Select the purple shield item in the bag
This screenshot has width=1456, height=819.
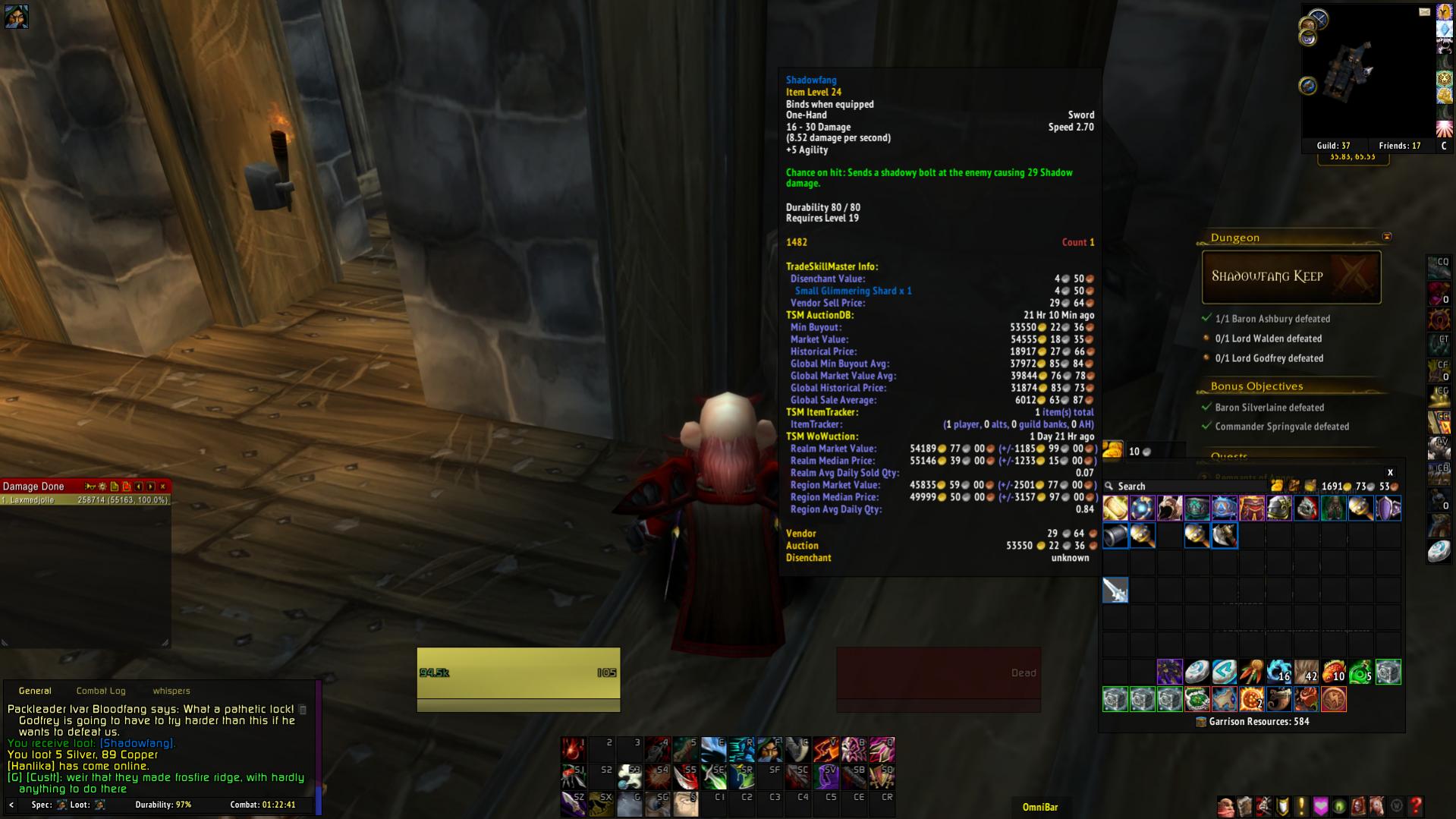pyautogui.click(x=1388, y=508)
